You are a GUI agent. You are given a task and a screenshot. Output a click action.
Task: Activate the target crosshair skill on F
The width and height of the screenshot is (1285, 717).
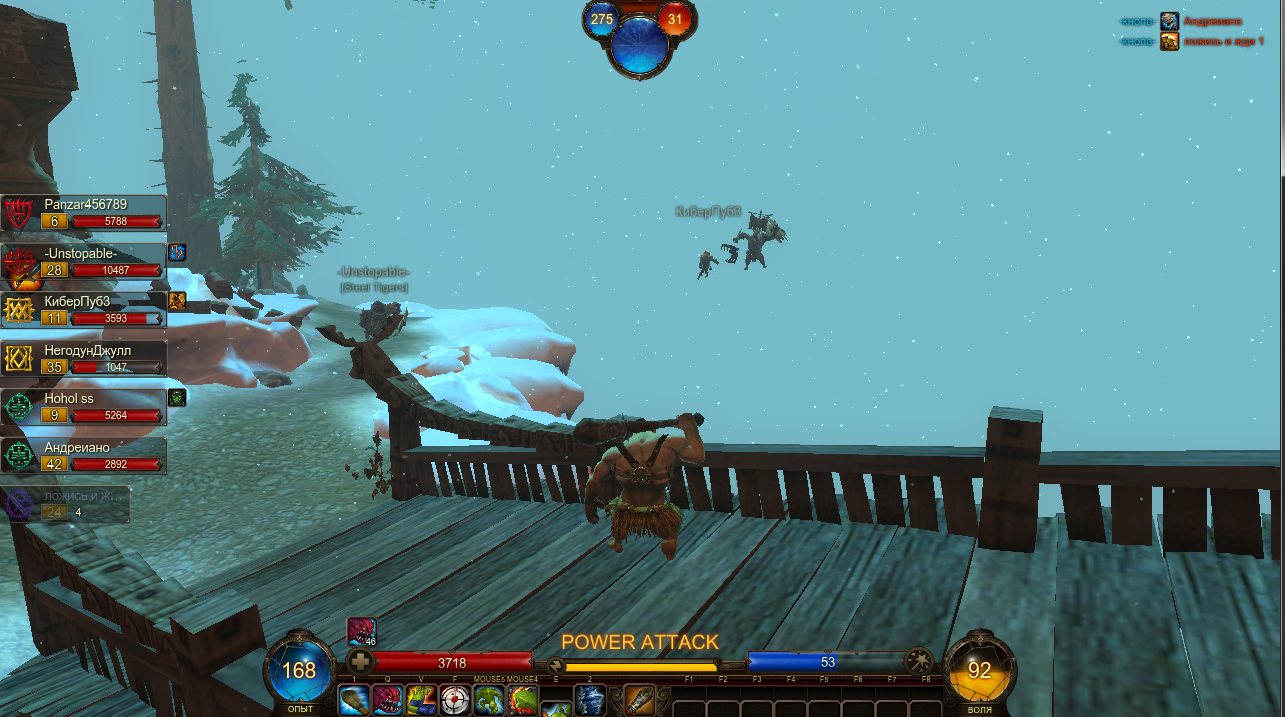[x=456, y=701]
